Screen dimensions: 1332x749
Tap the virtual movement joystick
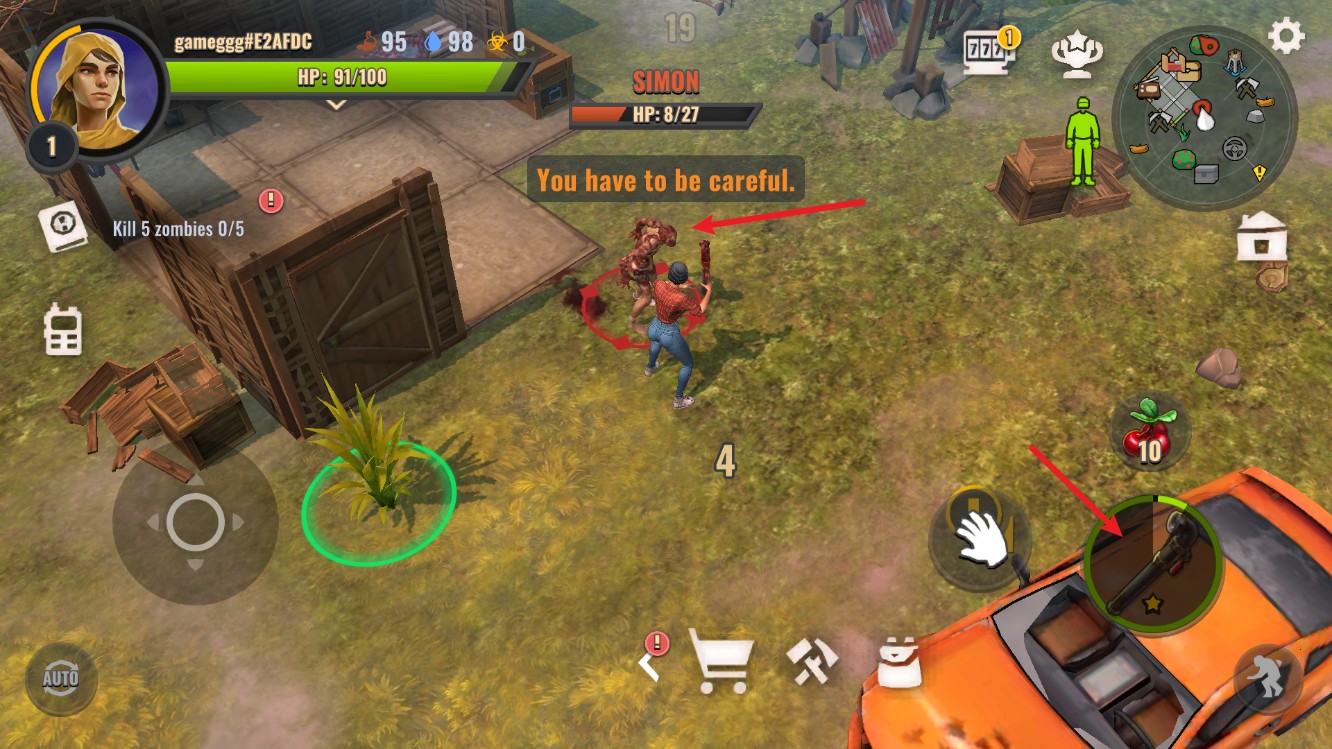195,522
